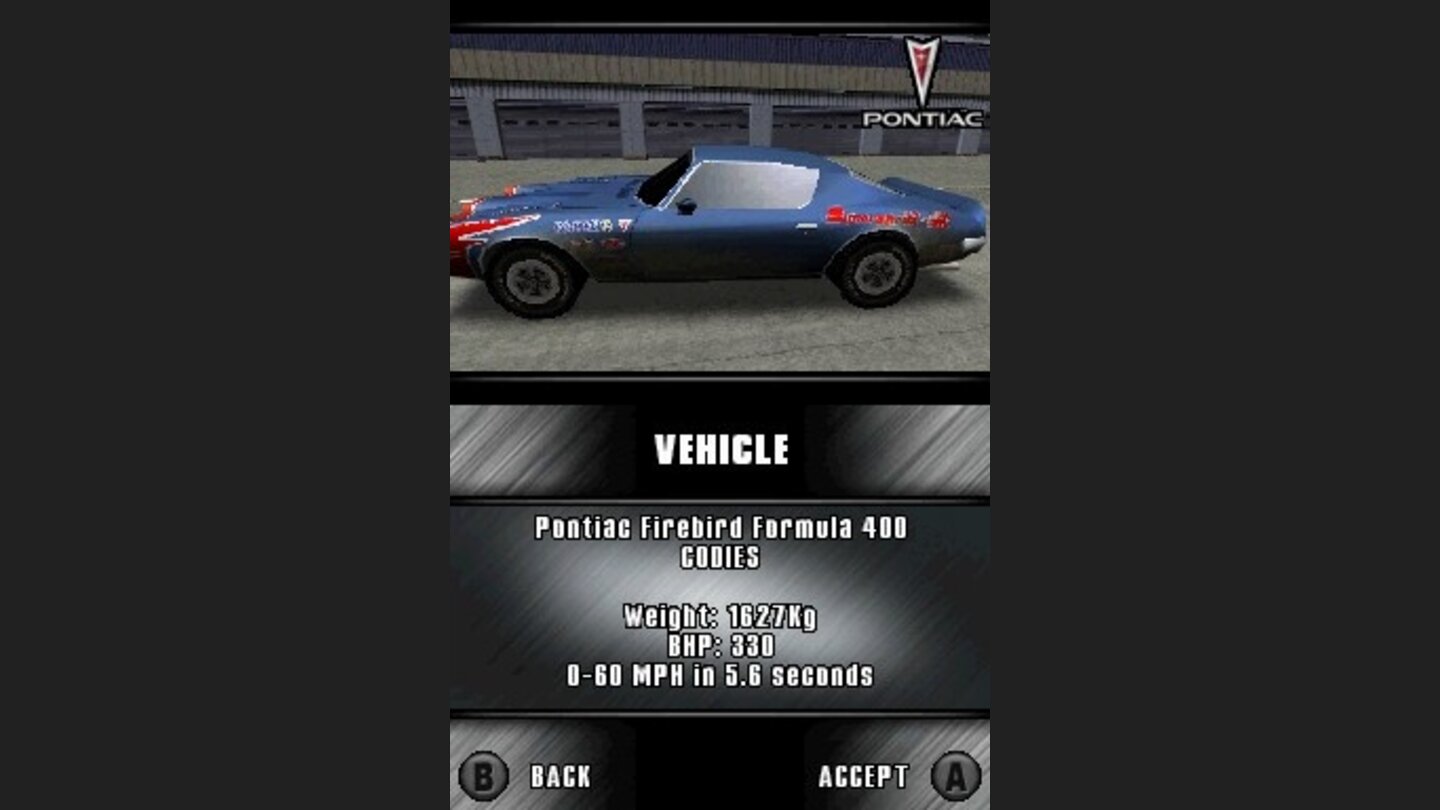
Task: Click the CODIES label text
Action: [x=718, y=558]
